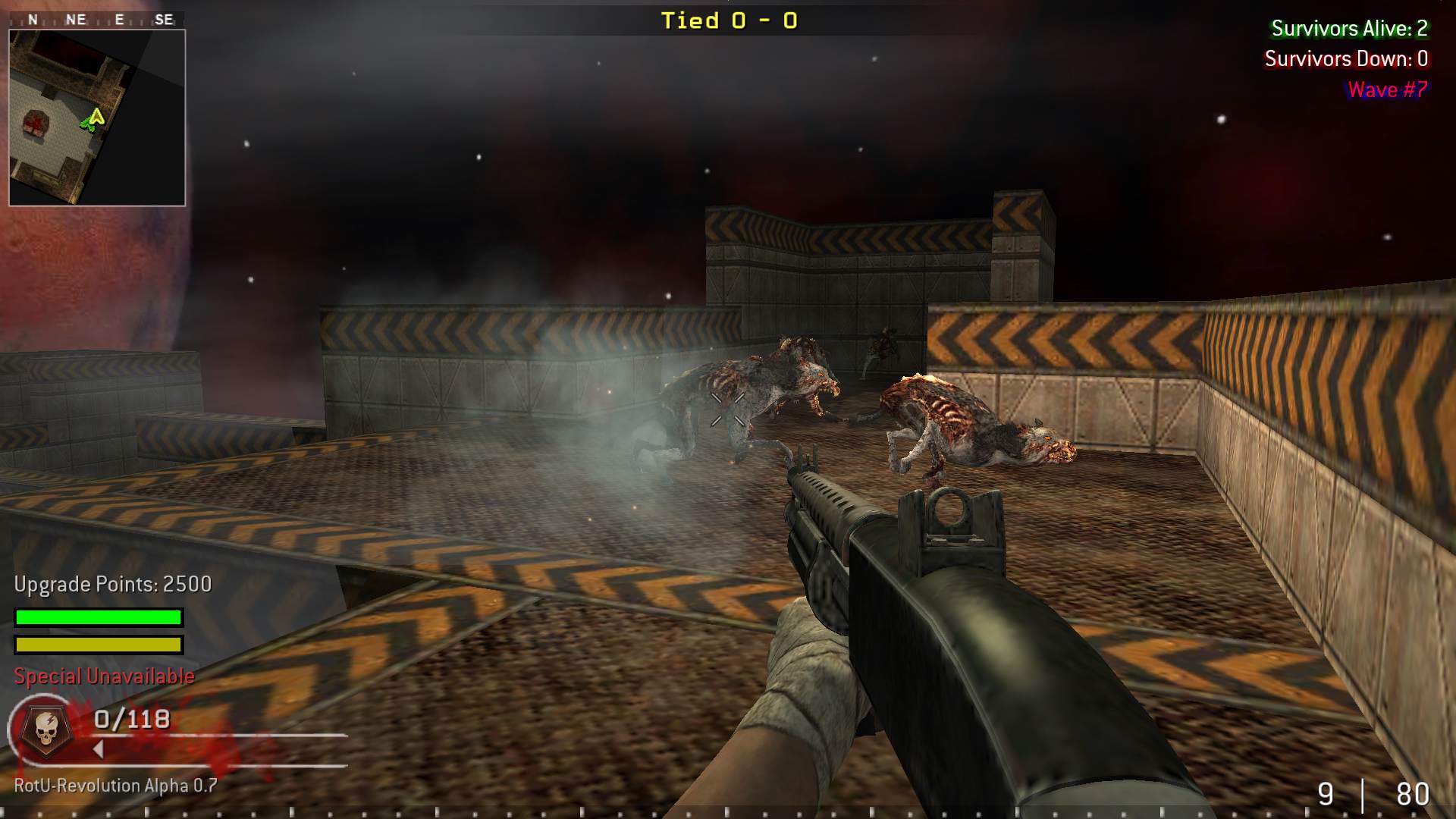Click the arrow marker on the wave progress line
This screenshot has height=819, width=1456.
point(99,747)
